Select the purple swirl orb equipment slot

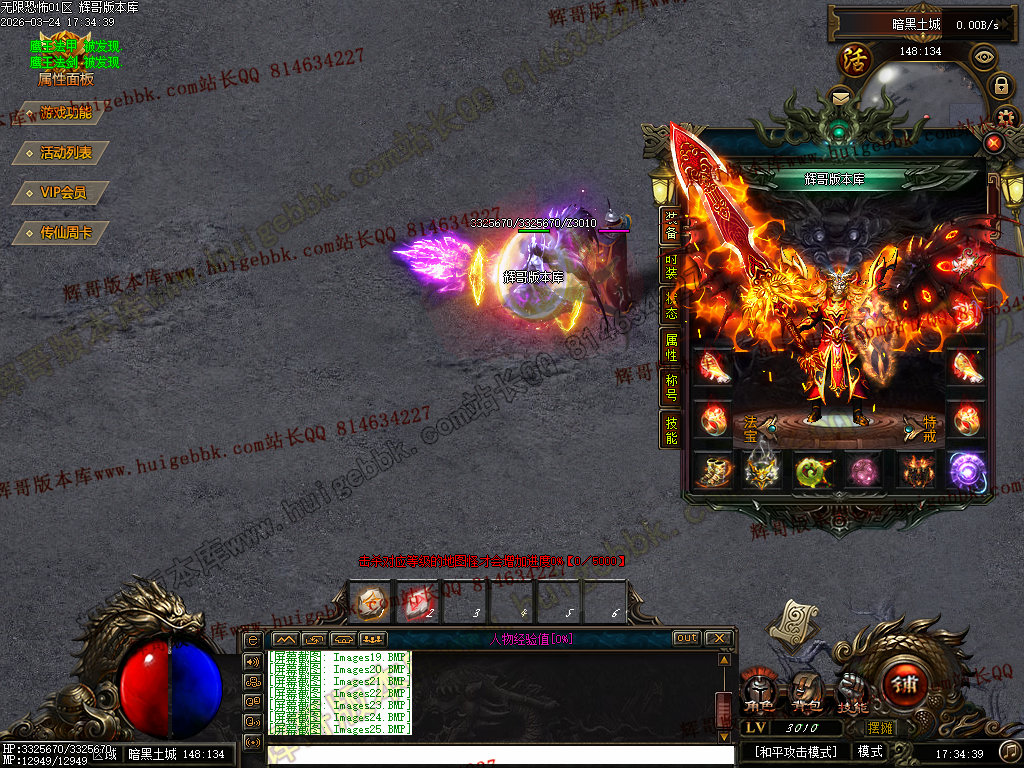tap(966, 470)
